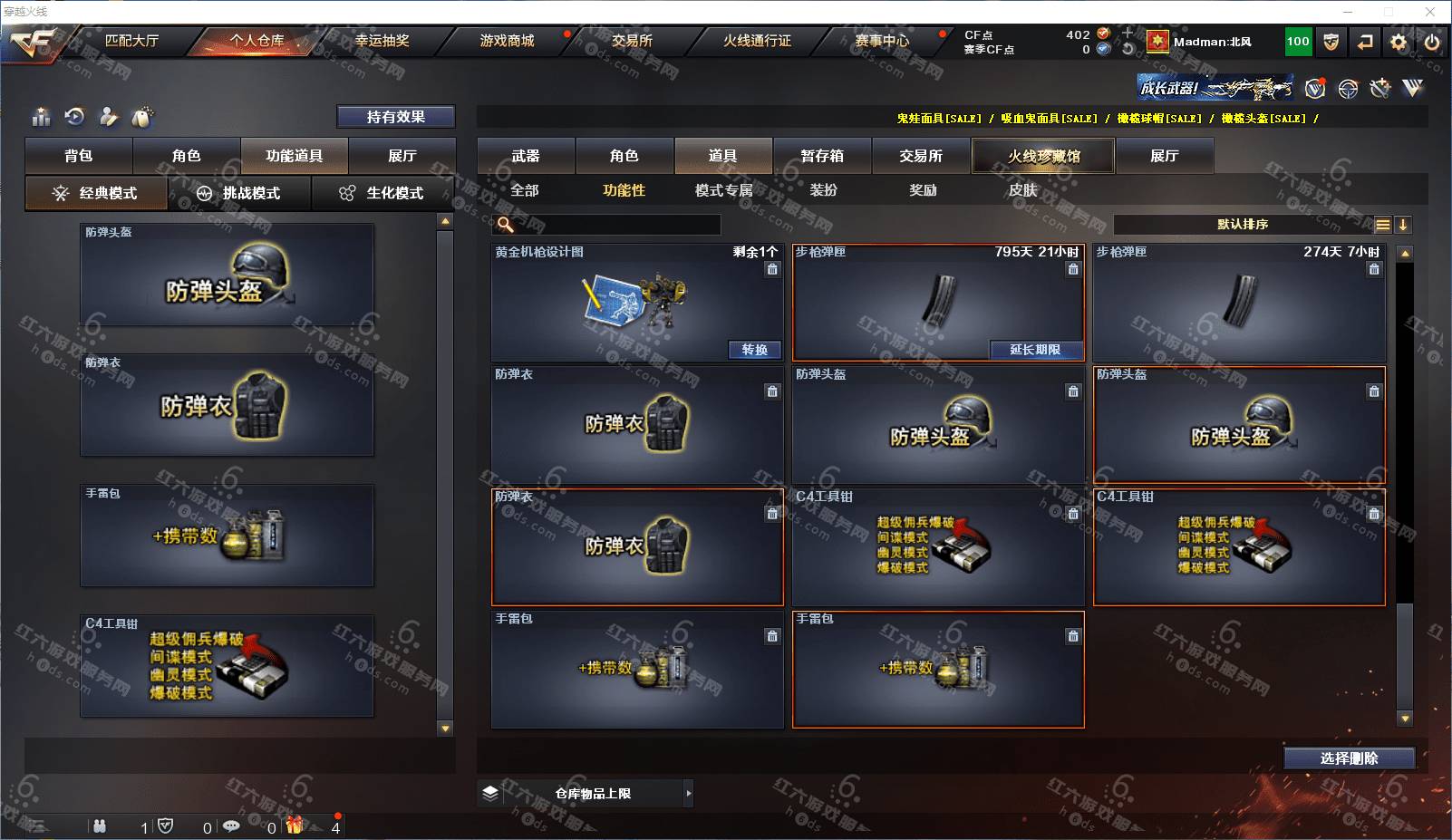Image resolution: width=1452 pixels, height=840 pixels.
Task: Close the game window
Action: click(x=1430, y=12)
